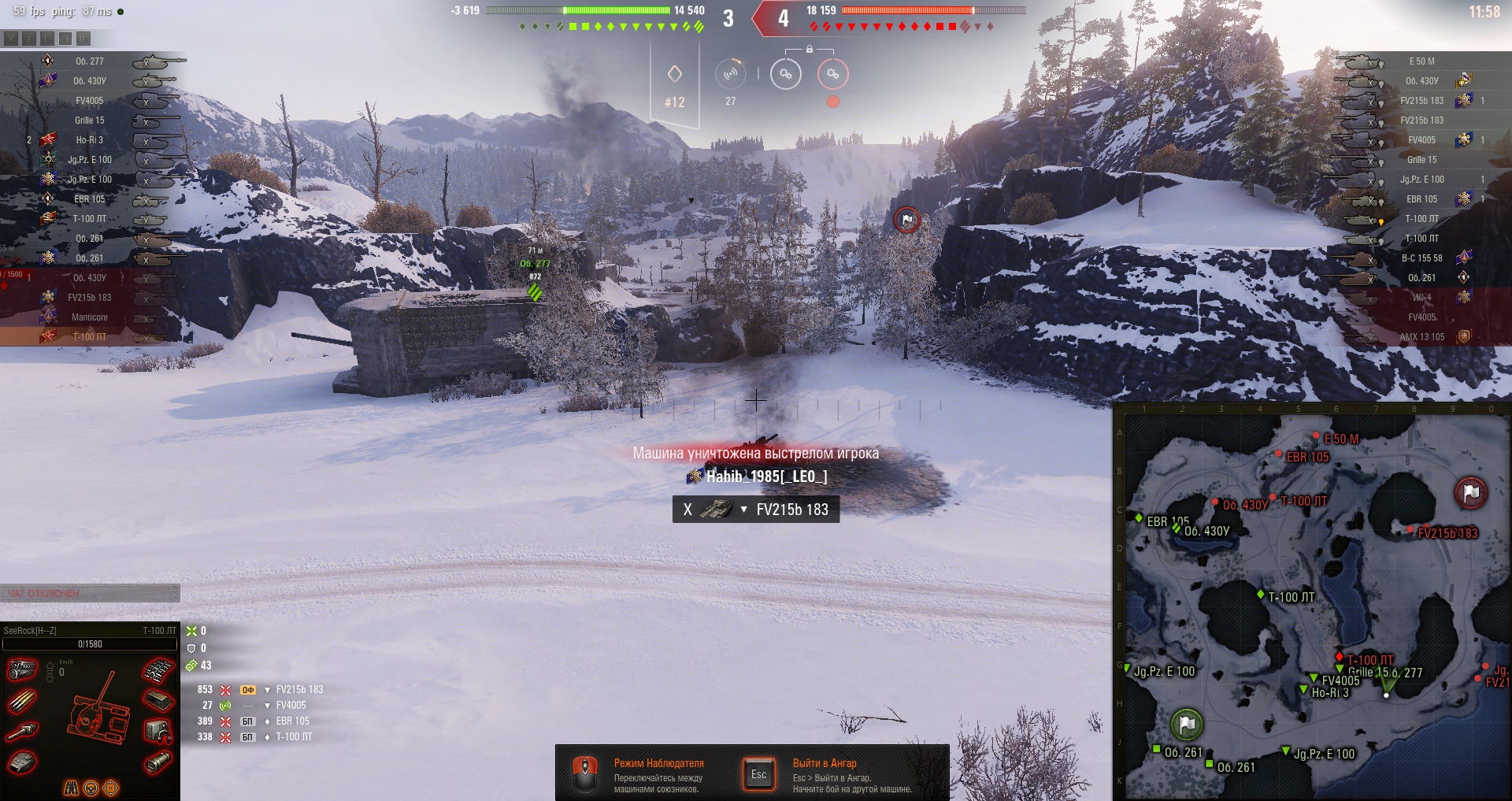This screenshot has height=801, width=1512.
Task: Click the engine module icon
Action: tap(22, 670)
